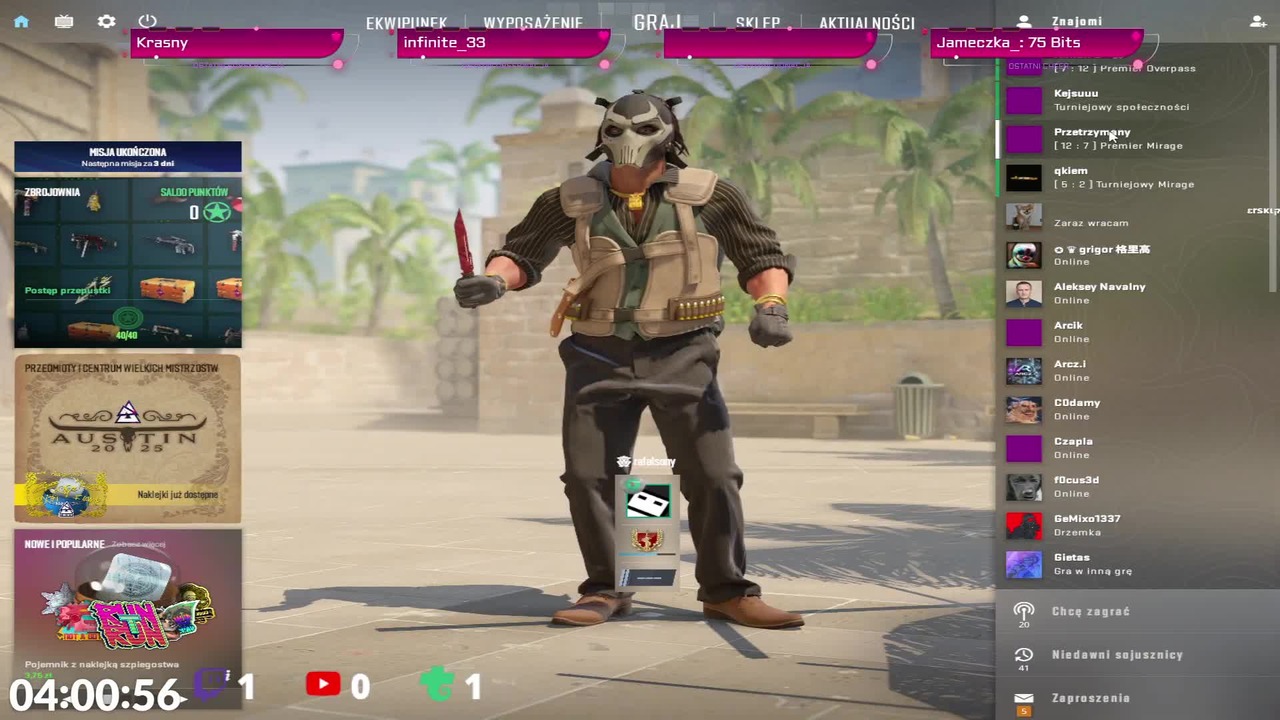Viewport: 1280px width, 720px height.
Task: Click the power quit icon
Action: [x=148, y=21]
